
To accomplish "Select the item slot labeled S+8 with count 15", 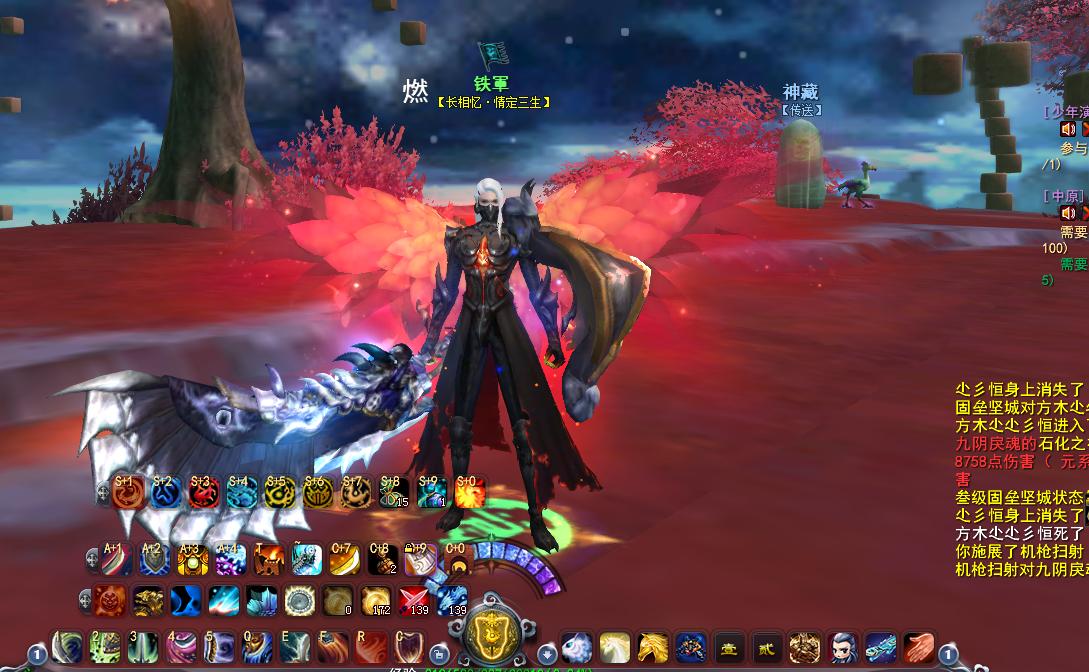I will coord(393,492).
